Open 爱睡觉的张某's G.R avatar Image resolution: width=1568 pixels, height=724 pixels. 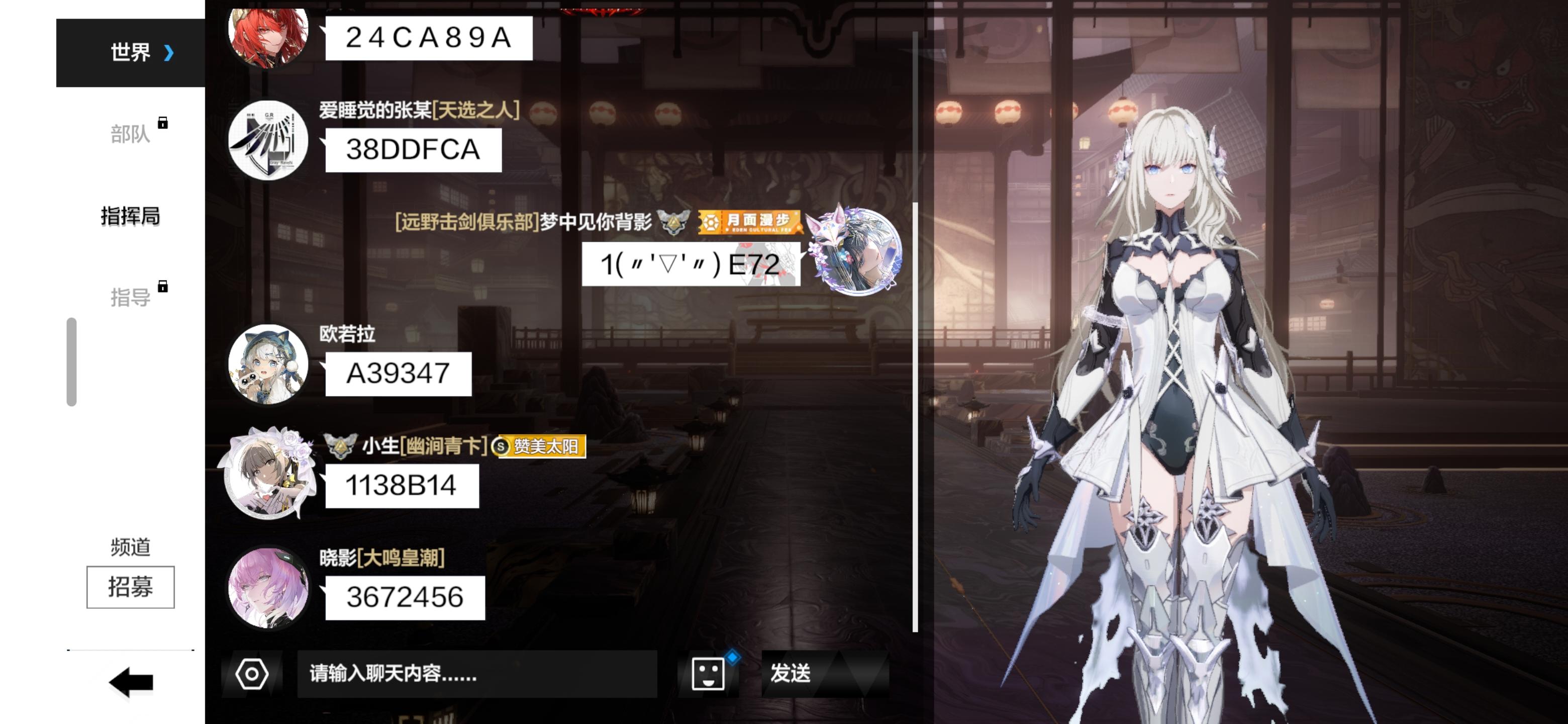pos(268,141)
